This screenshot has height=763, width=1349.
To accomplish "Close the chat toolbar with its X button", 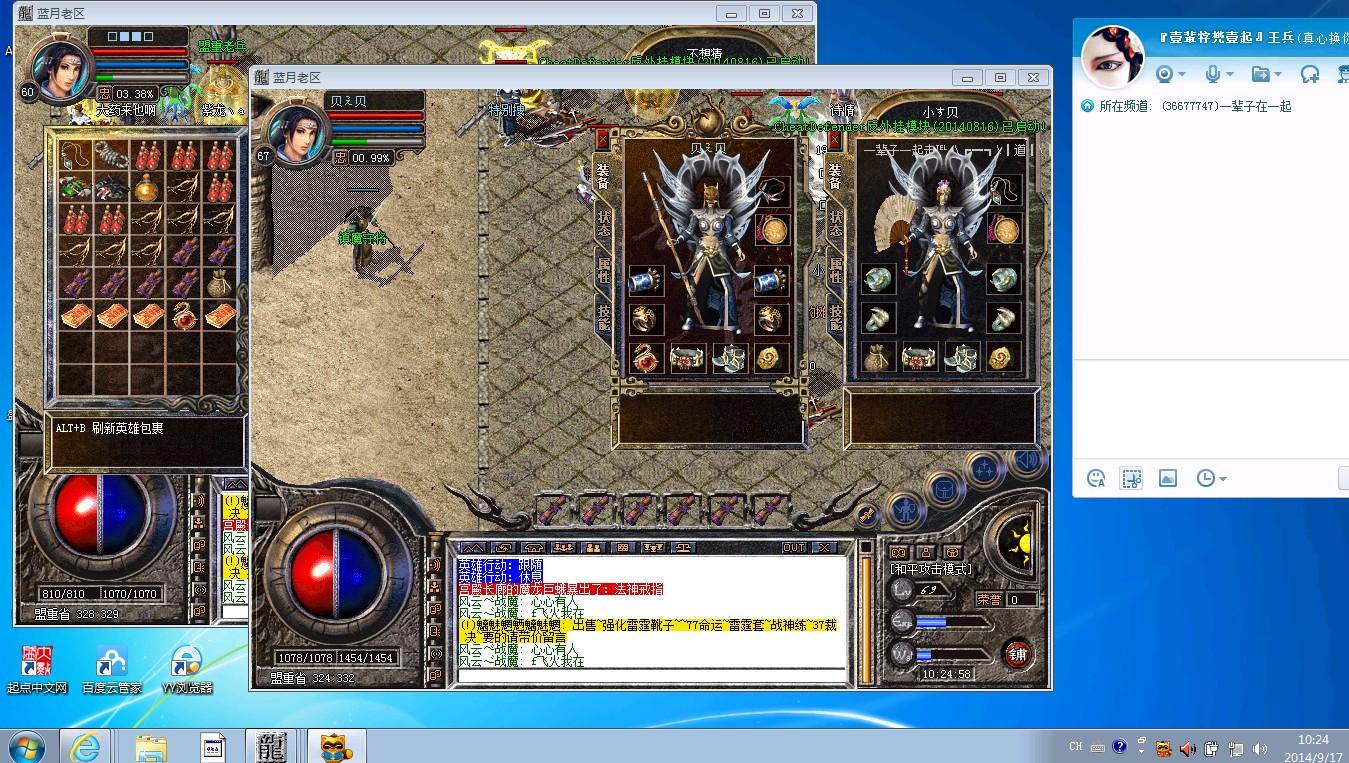I will (823, 547).
